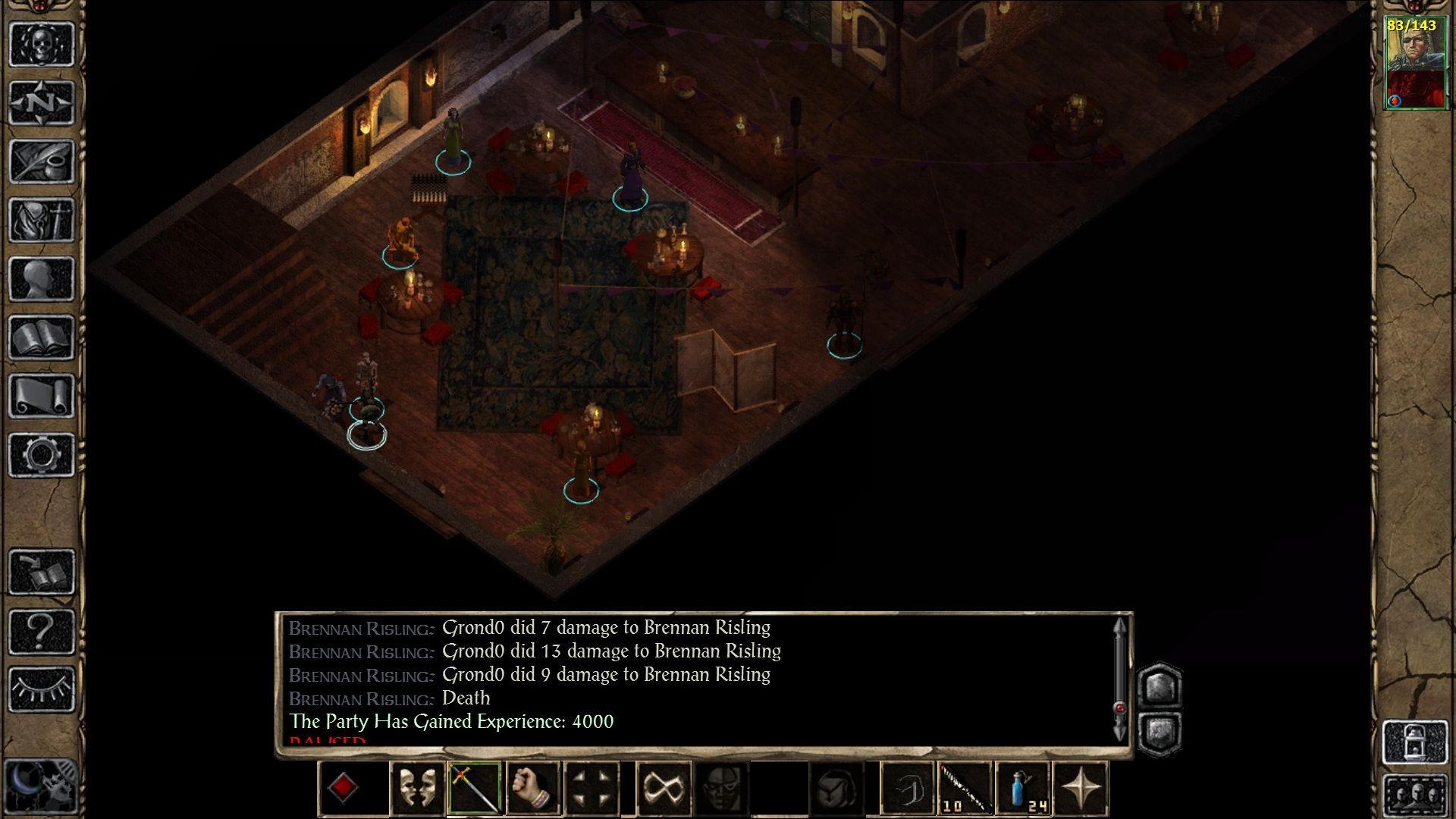Screen dimensions: 1456x819
Task: Click the skull return-to-game button
Action: (x=42, y=44)
